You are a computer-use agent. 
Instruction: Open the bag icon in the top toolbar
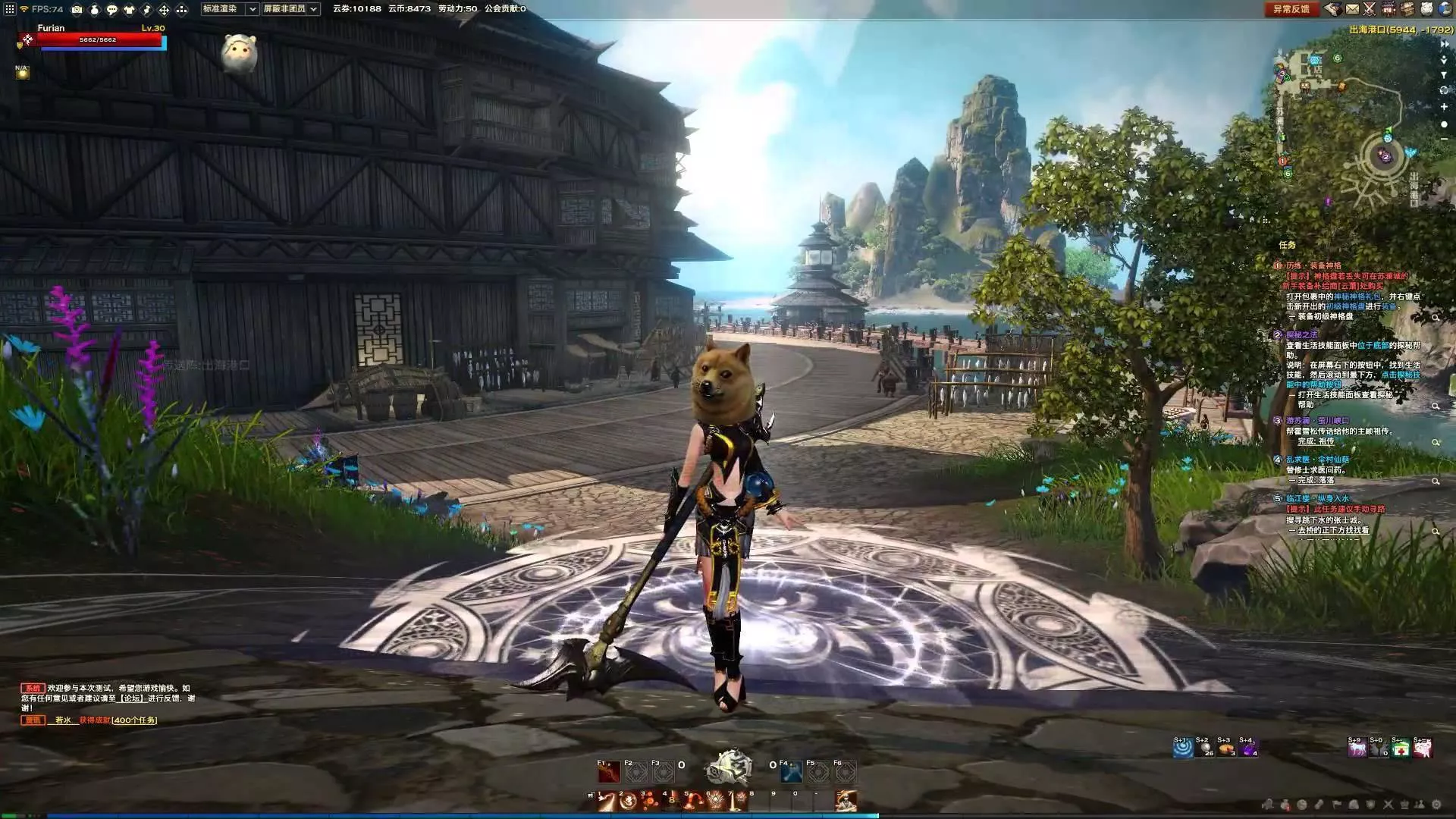coord(95,10)
